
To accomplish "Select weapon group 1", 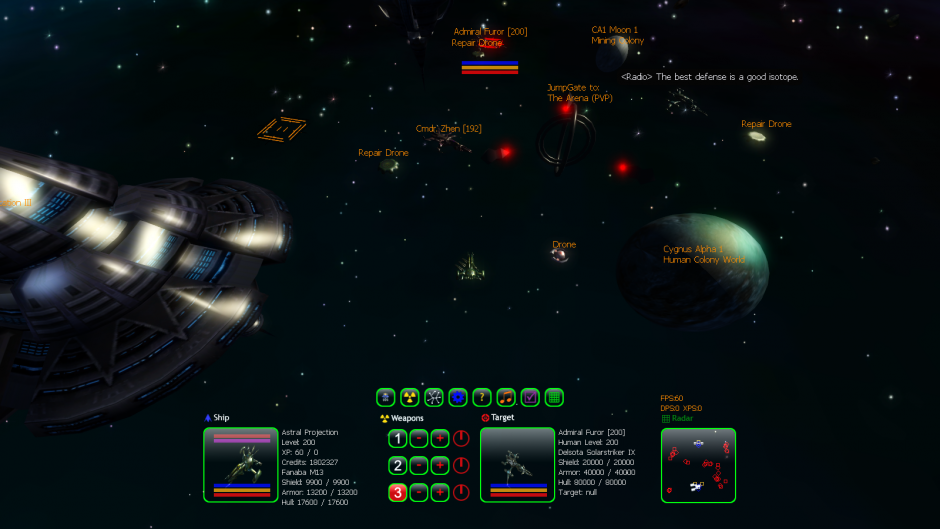I will tap(397, 438).
